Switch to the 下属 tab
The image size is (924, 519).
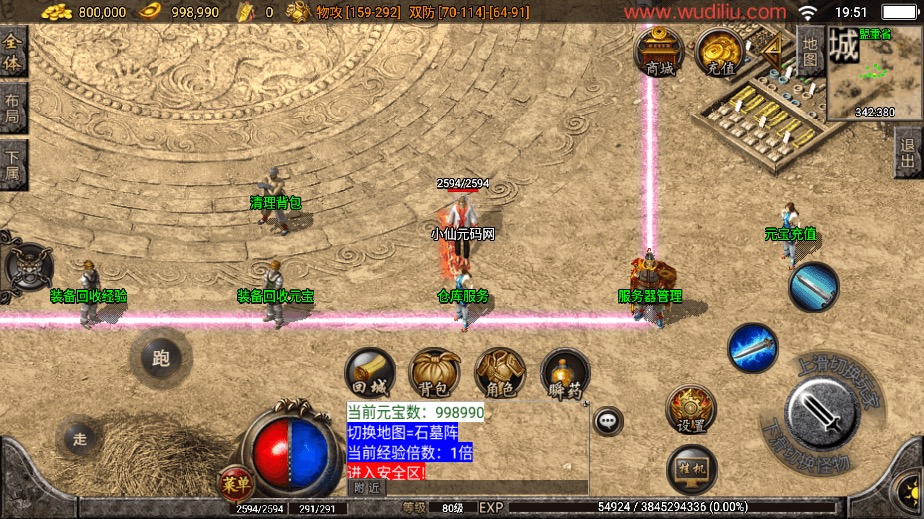(12, 163)
